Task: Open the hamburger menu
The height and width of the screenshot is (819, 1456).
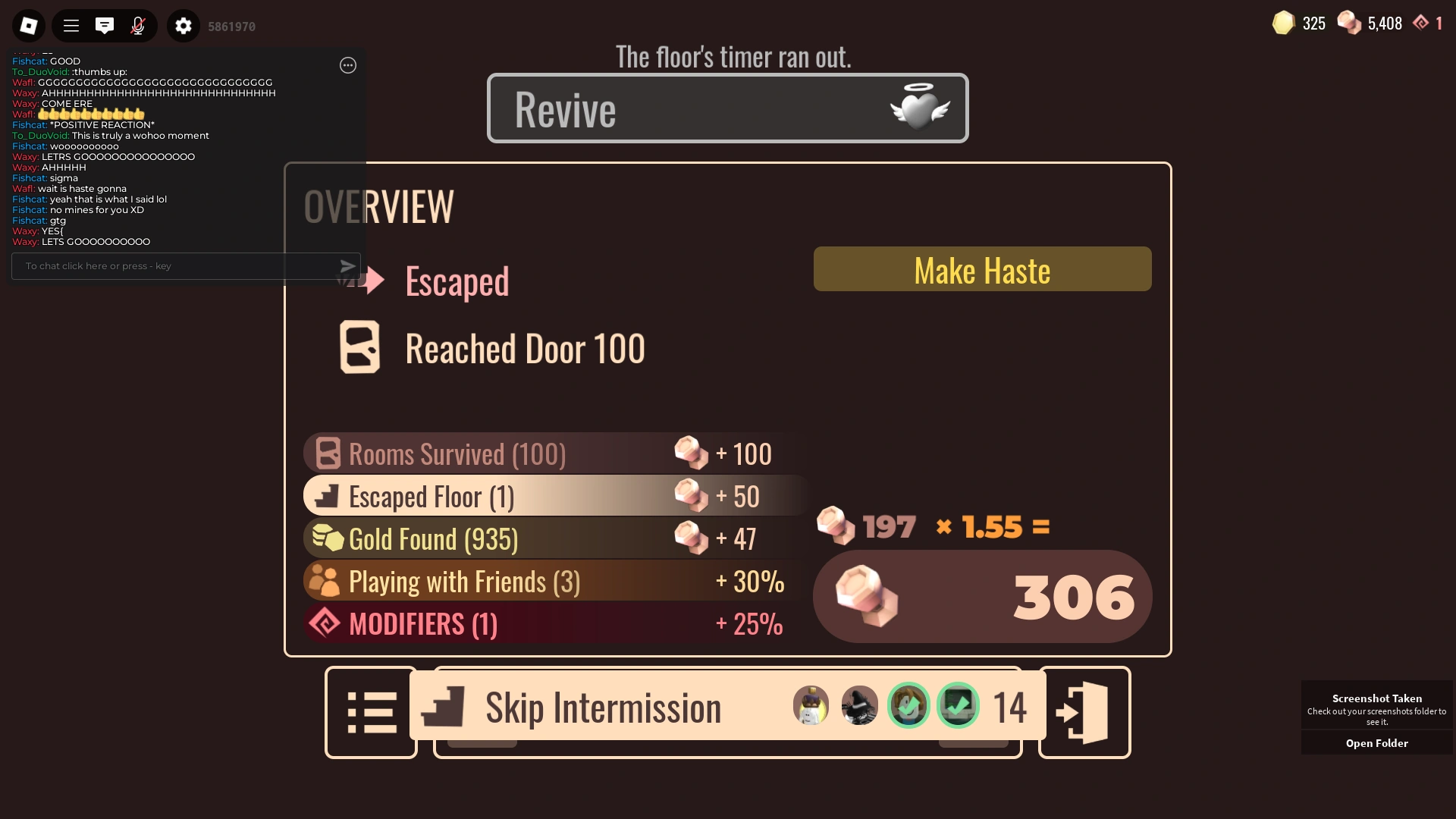Action: pyautogui.click(x=71, y=25)
